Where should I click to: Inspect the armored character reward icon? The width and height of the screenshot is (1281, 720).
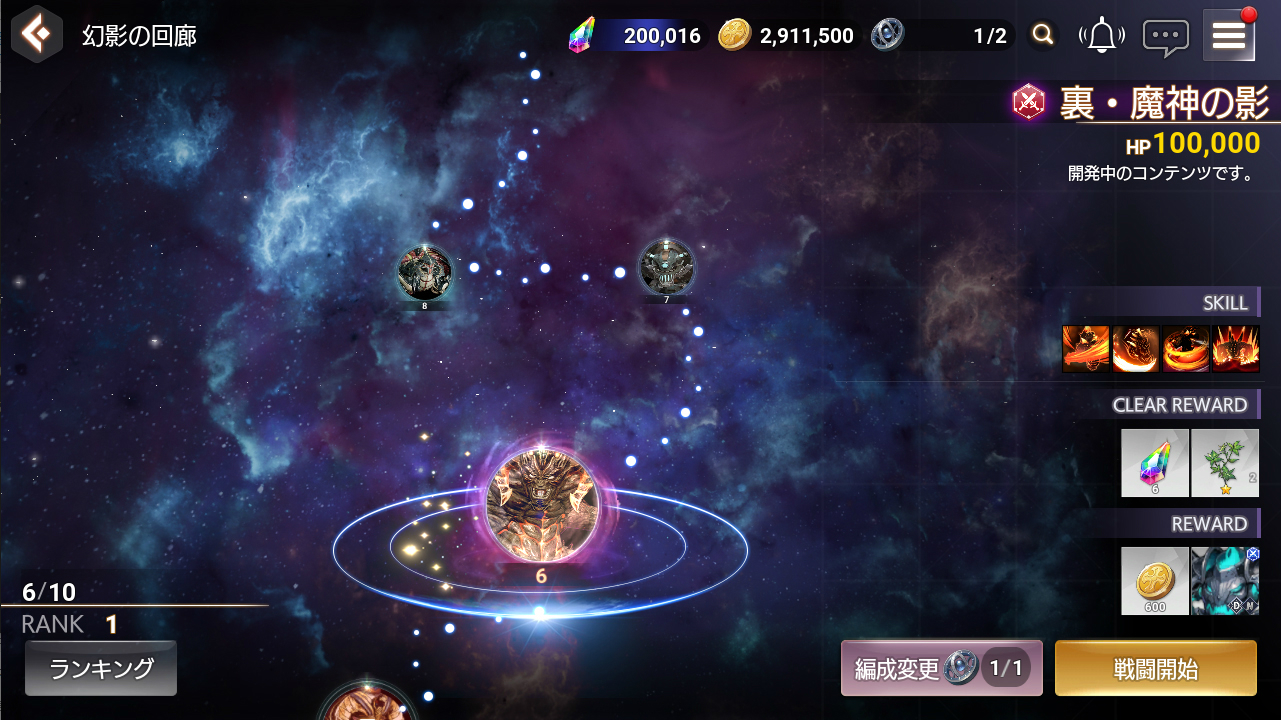point(1225,581)
